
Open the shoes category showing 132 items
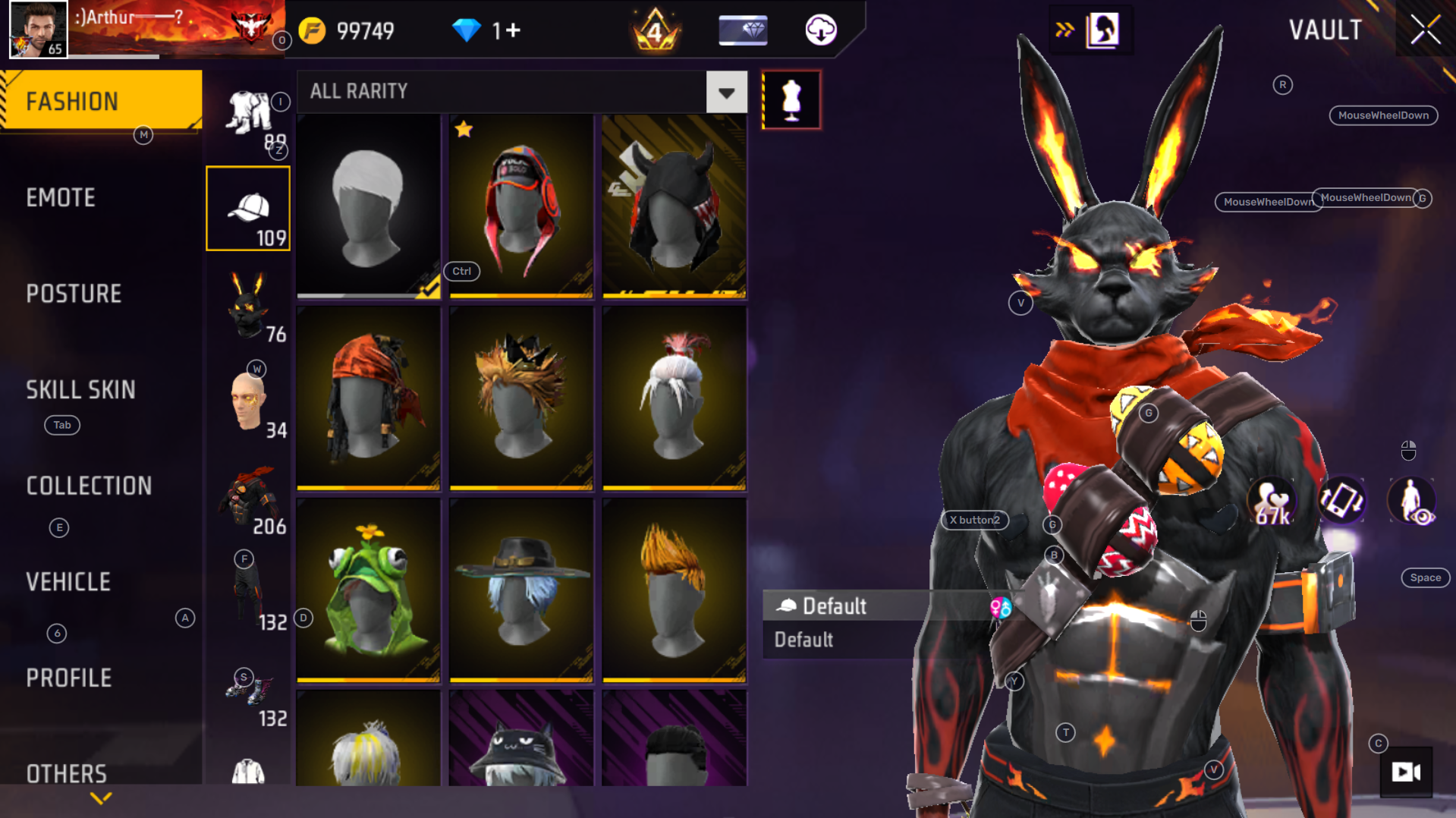248,691
